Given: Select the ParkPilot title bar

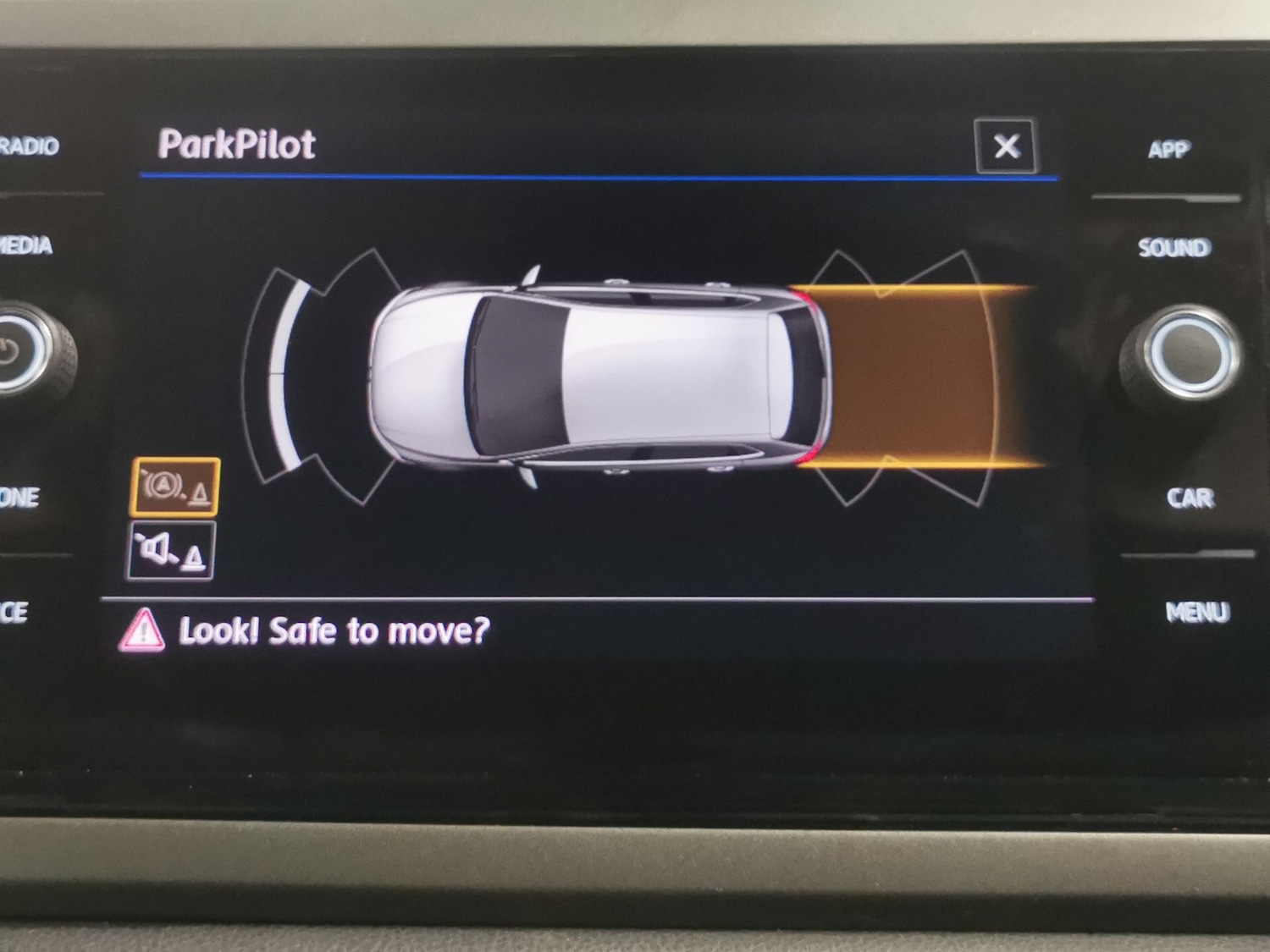Looking at the screenshot, I should pos(240,144).
